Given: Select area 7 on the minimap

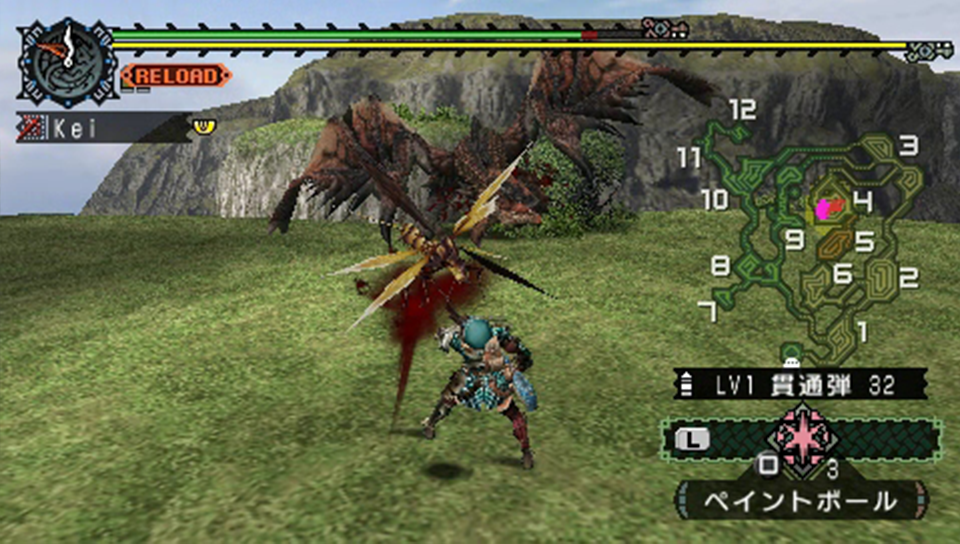Looking at the screenshot, I should click(707, 313).
